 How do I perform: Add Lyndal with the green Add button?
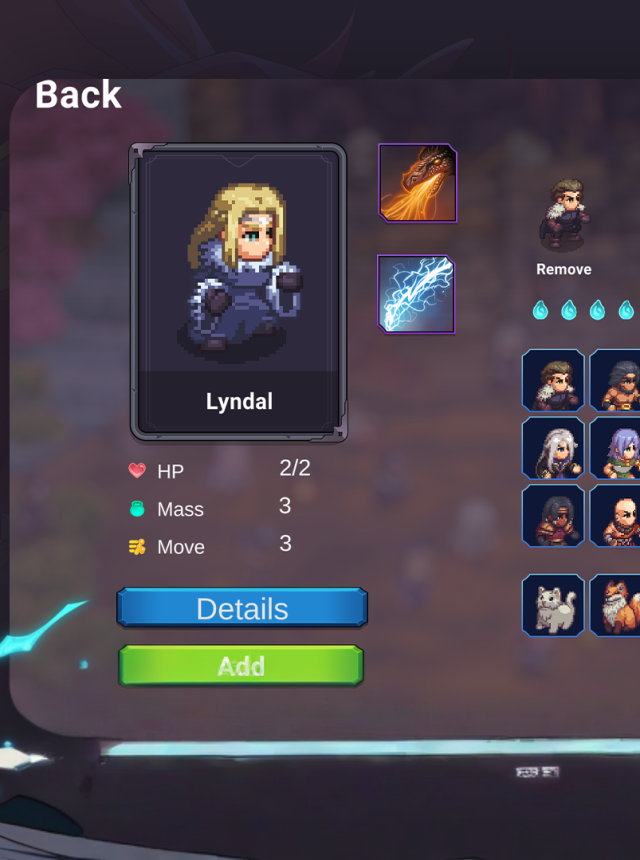[x=241, y=666]
